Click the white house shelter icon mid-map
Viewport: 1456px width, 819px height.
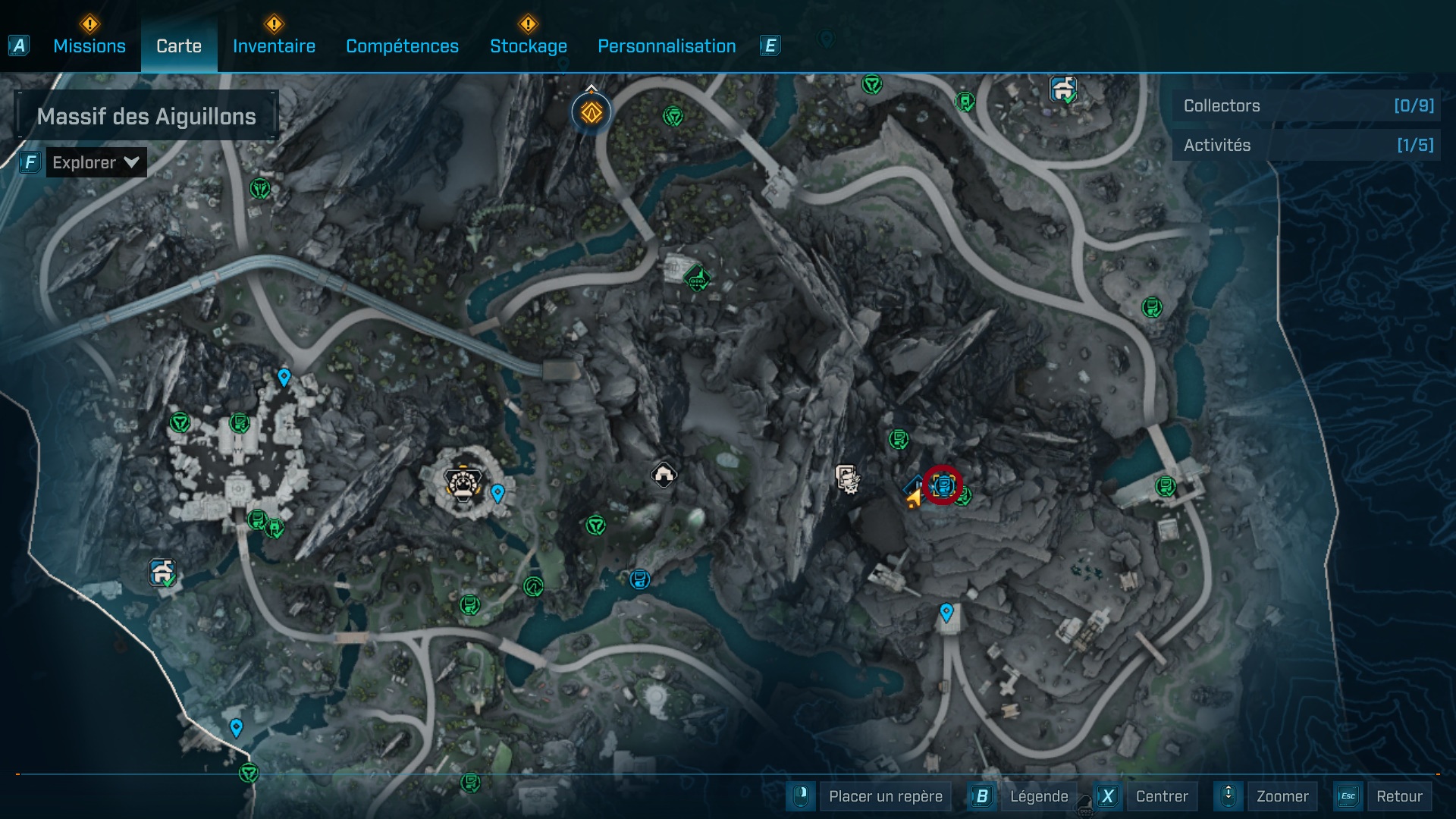point(664,474)
